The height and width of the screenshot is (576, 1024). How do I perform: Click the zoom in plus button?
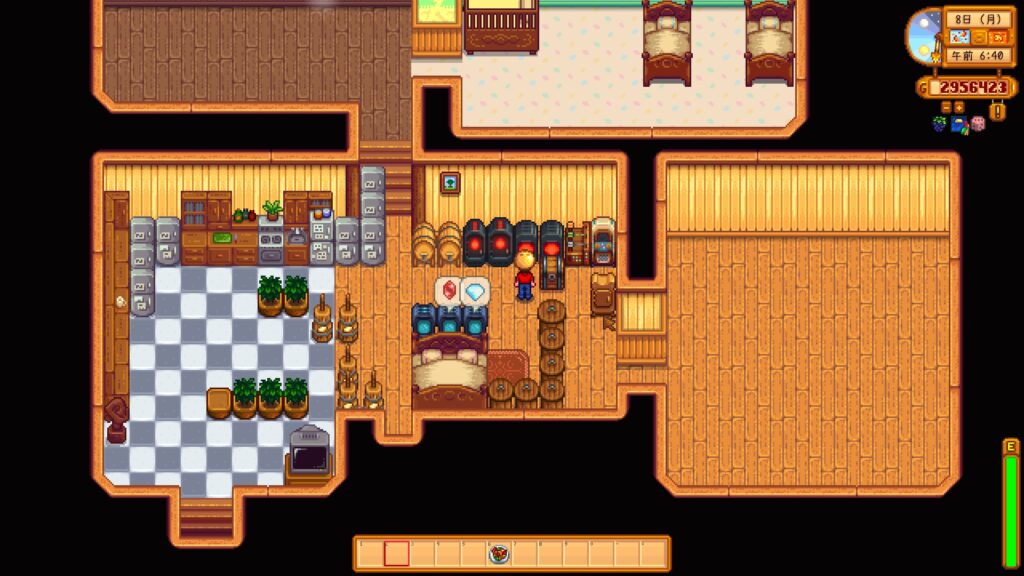[x=959, y=105]
